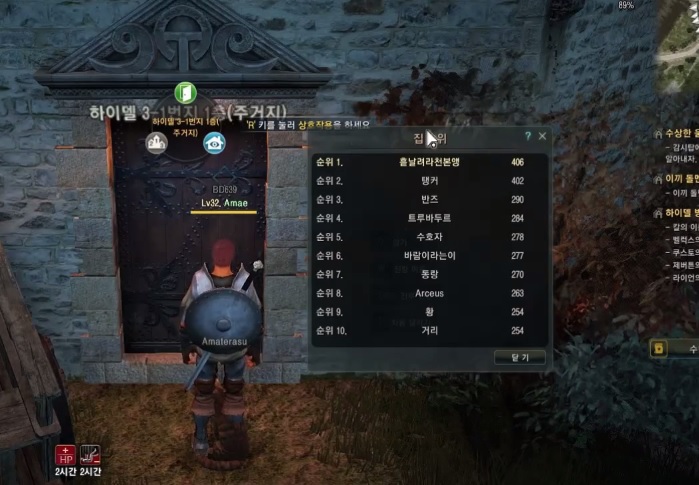The height and width of the screenshot is (485, 699).
Task: Click the 닫기 button in ranking window
Action: point(514,357)
